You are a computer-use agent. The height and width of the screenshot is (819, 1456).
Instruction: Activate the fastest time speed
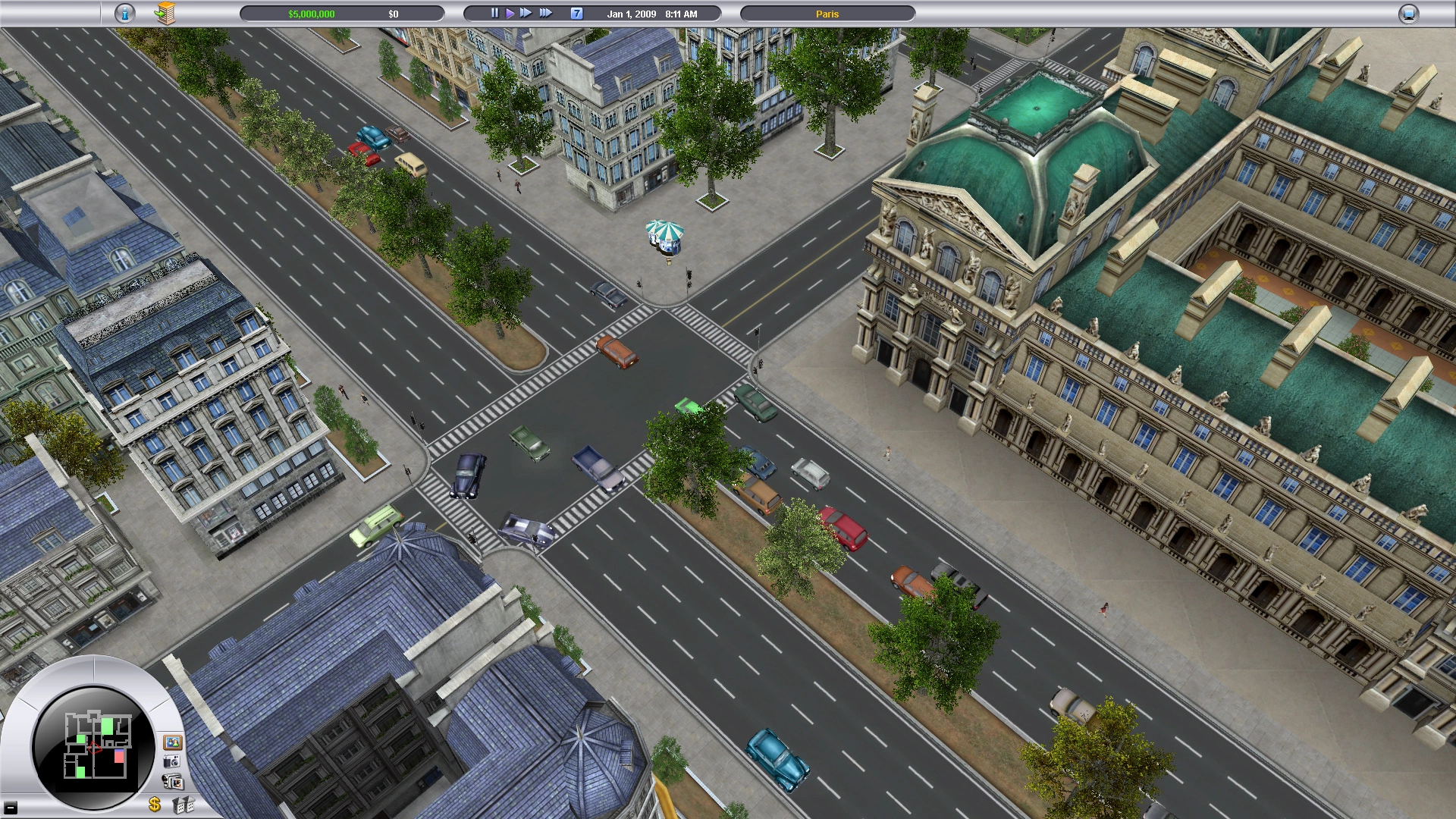(546, 14)
